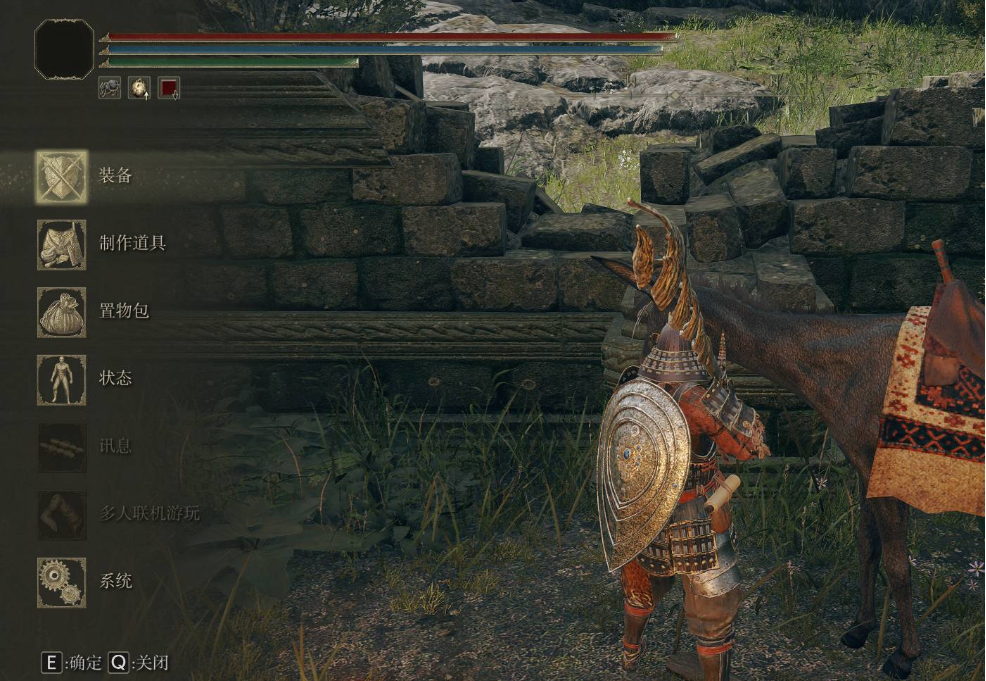Viewport: 986px width, 681px height.
Task: Open the 系统 (System) settings menu
Action: (62, 582)
